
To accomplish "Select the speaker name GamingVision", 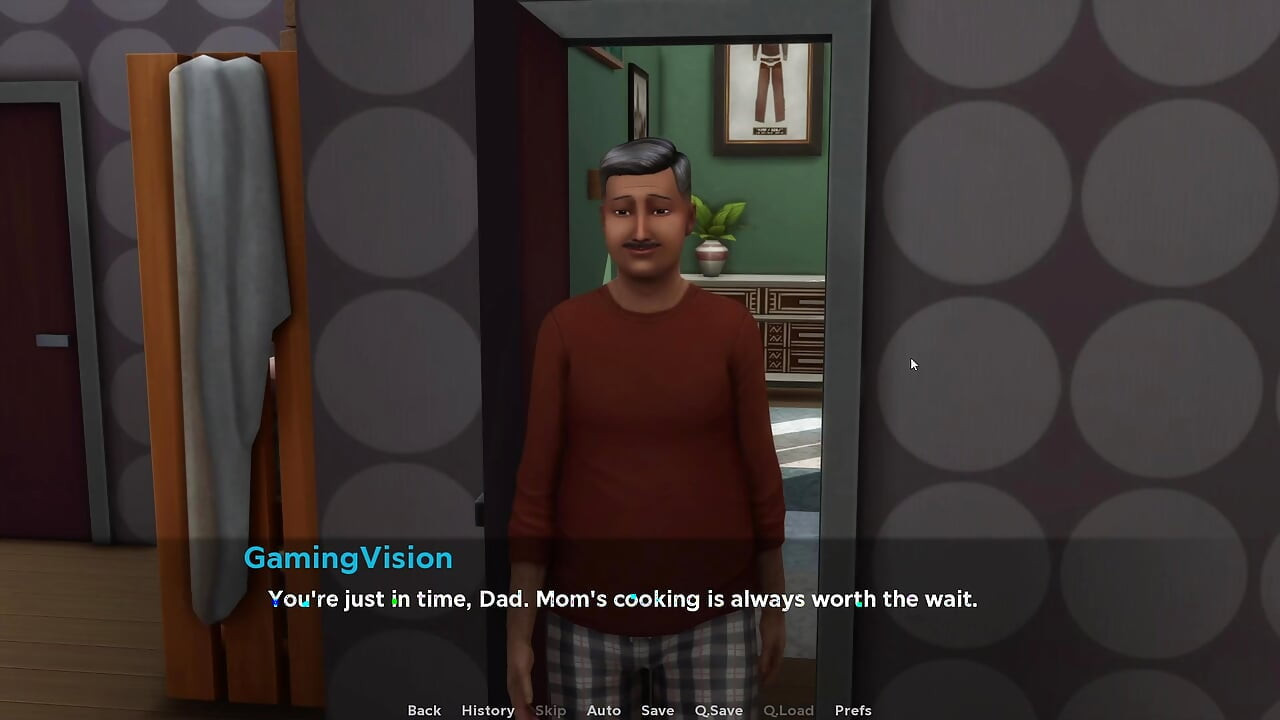I will point(348,558).
